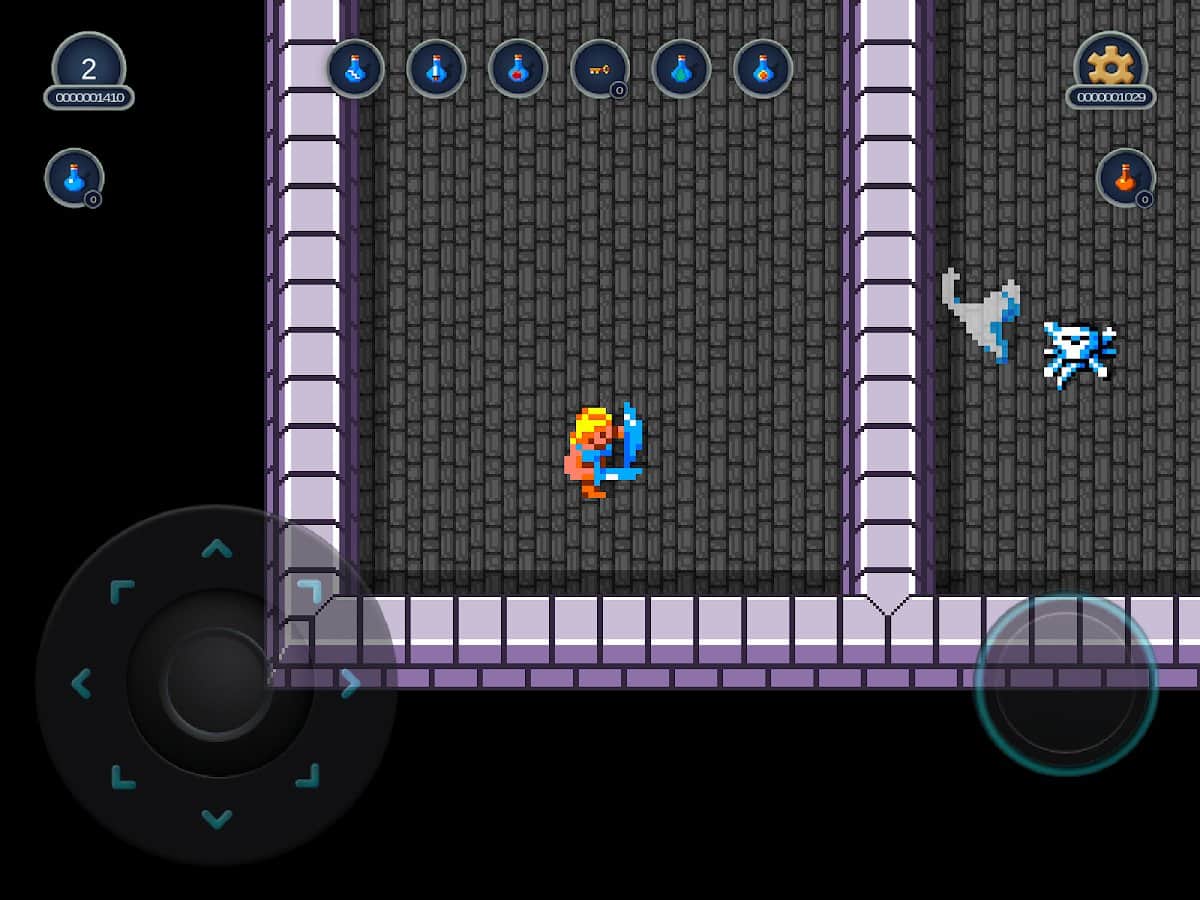
Task: Use the orange potion
Action: pyautogui.click(x=1125, y=178)
